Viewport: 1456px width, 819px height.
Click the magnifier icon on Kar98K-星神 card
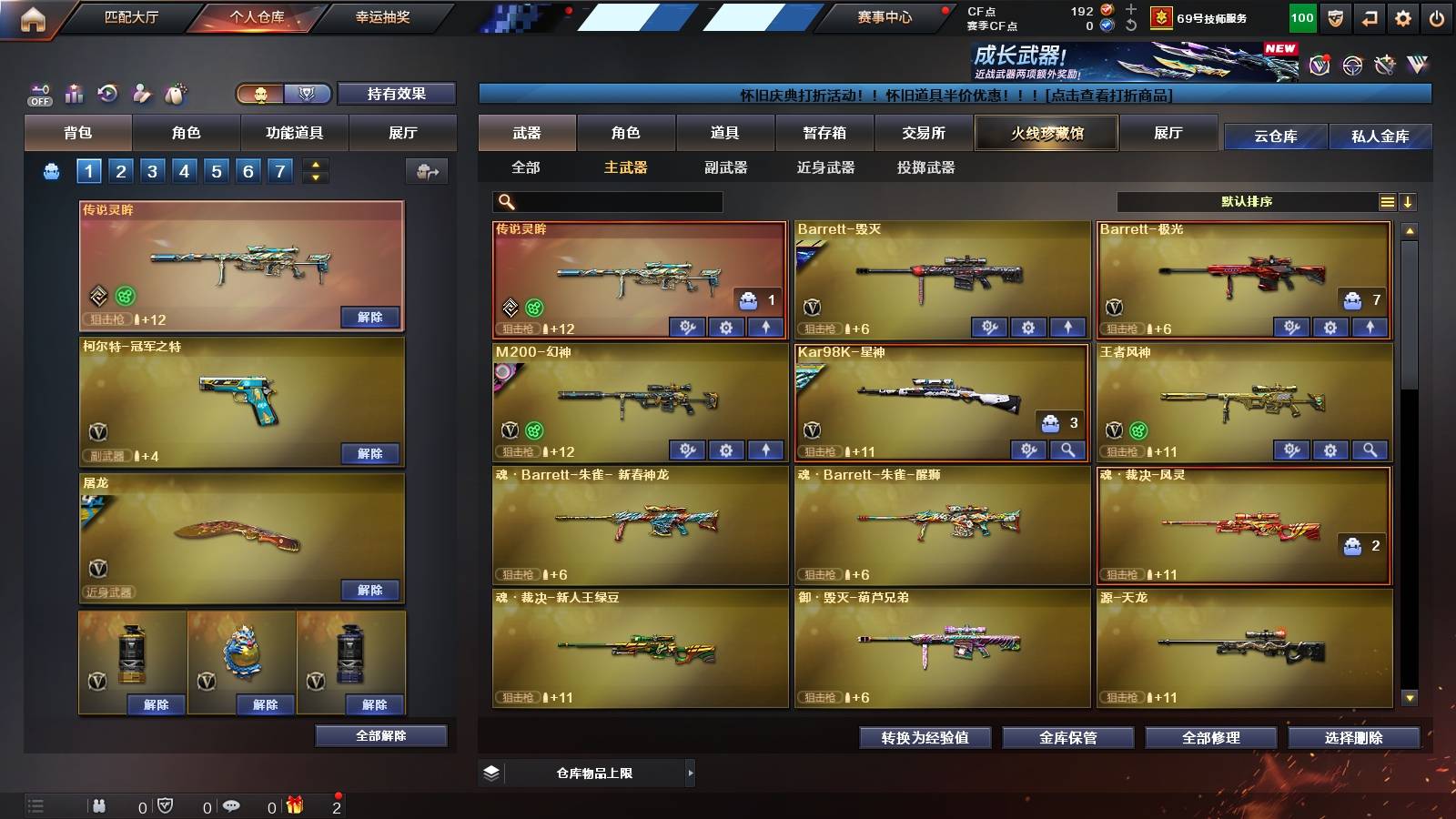(x=1067, y=450)
